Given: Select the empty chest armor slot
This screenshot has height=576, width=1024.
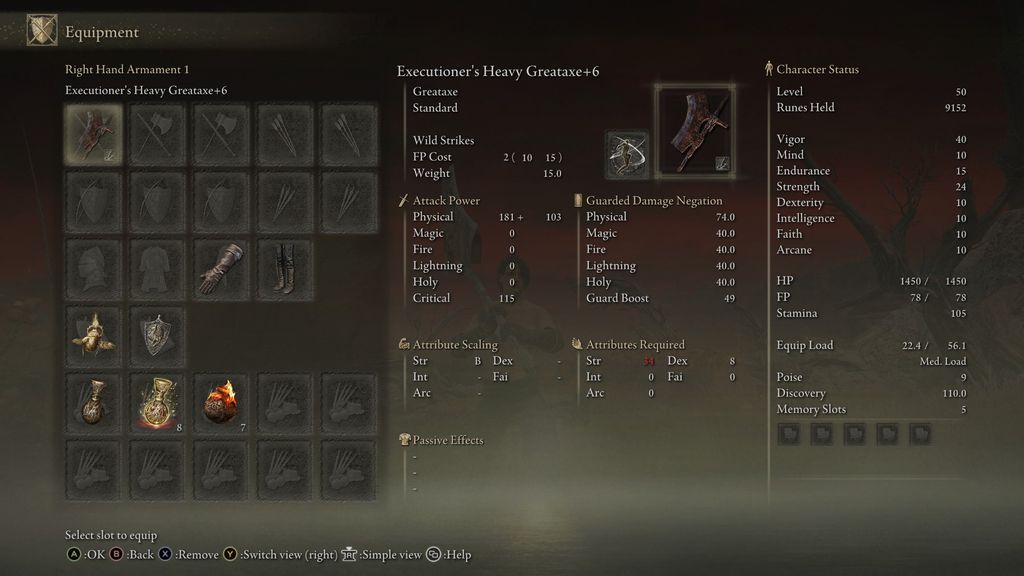Looking at the screenshot, I should tap(159, 269).
